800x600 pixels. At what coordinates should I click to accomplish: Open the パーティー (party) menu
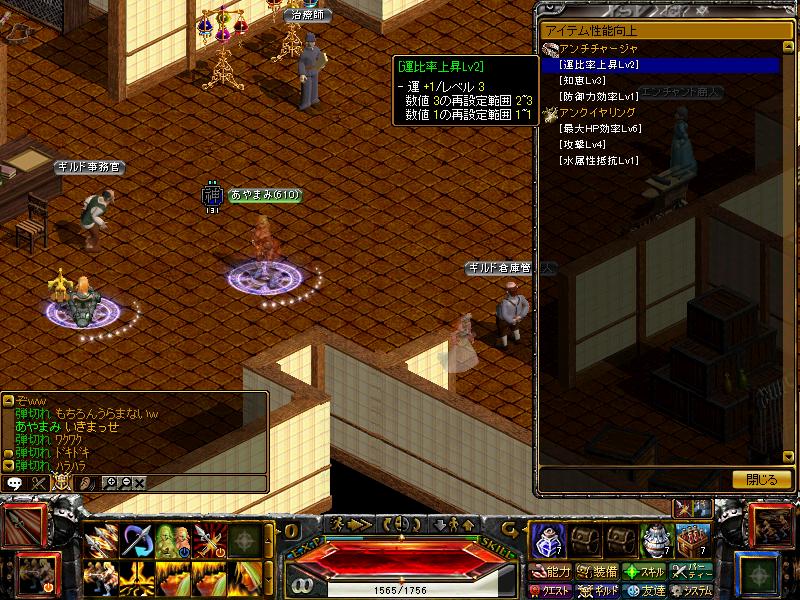click(x=692, y=573)
